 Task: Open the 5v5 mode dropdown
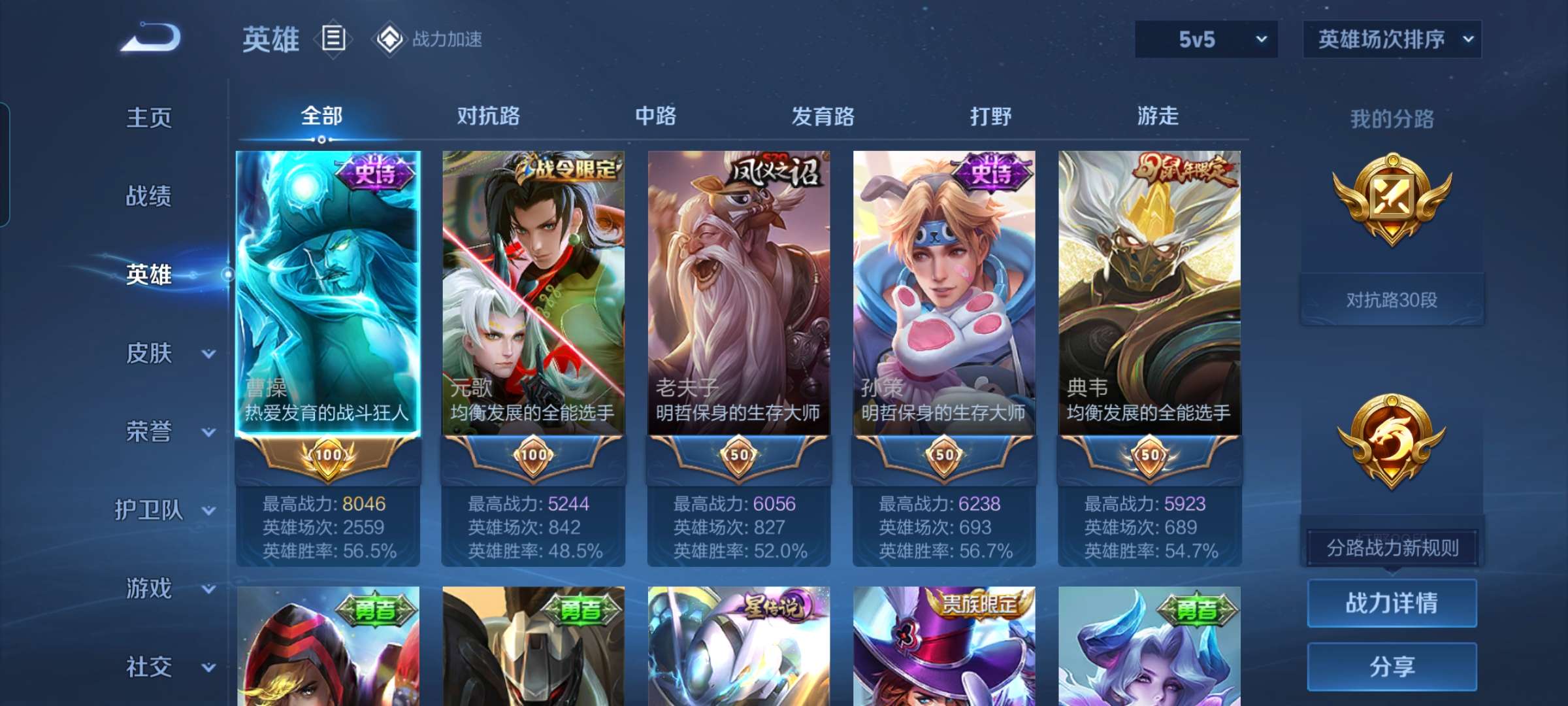[1205, 39]
